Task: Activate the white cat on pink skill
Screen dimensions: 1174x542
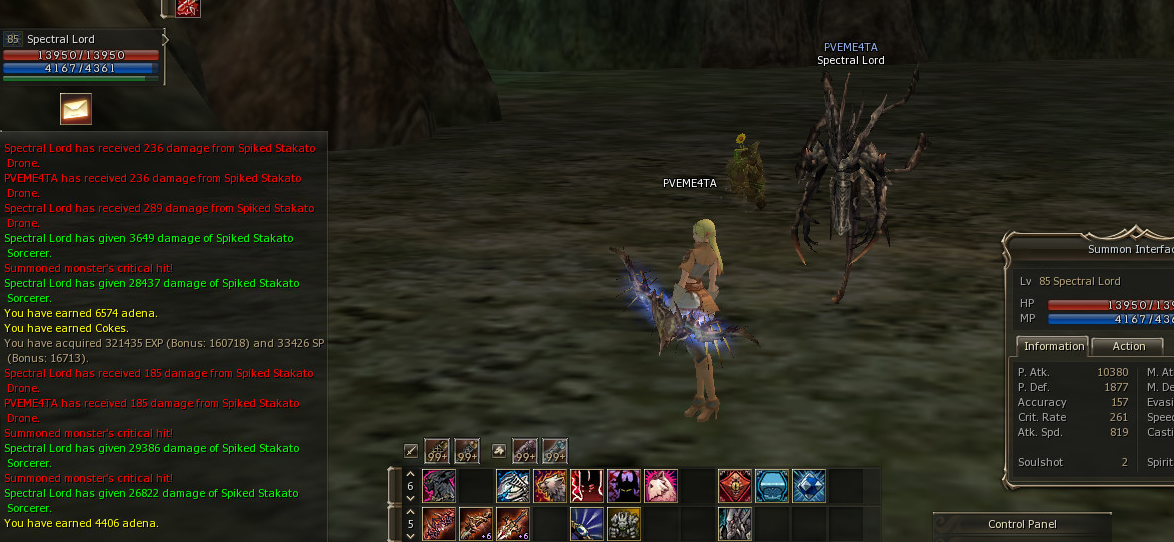Action: pos(661,486)
